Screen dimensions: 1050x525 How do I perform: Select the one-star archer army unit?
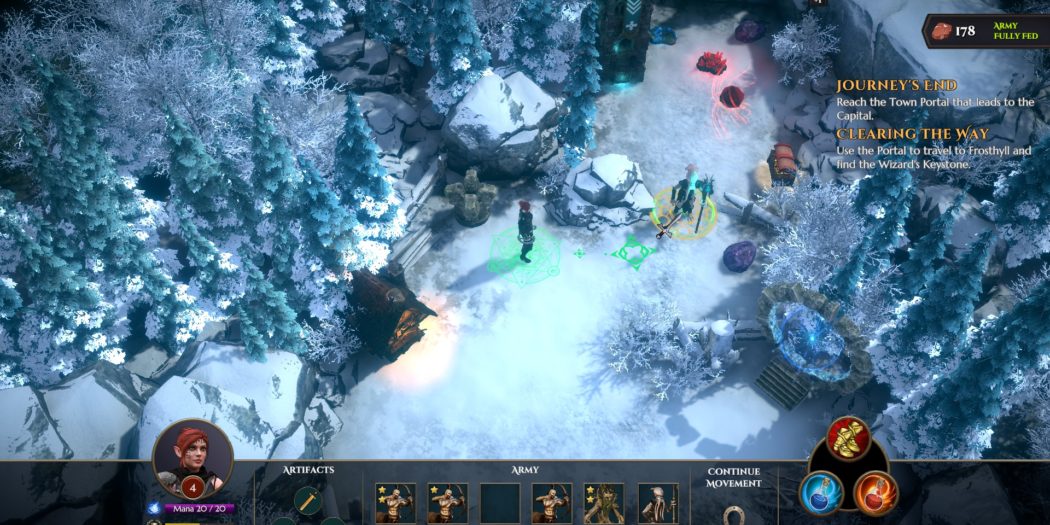pyautogui.click(x=447, y=503)
